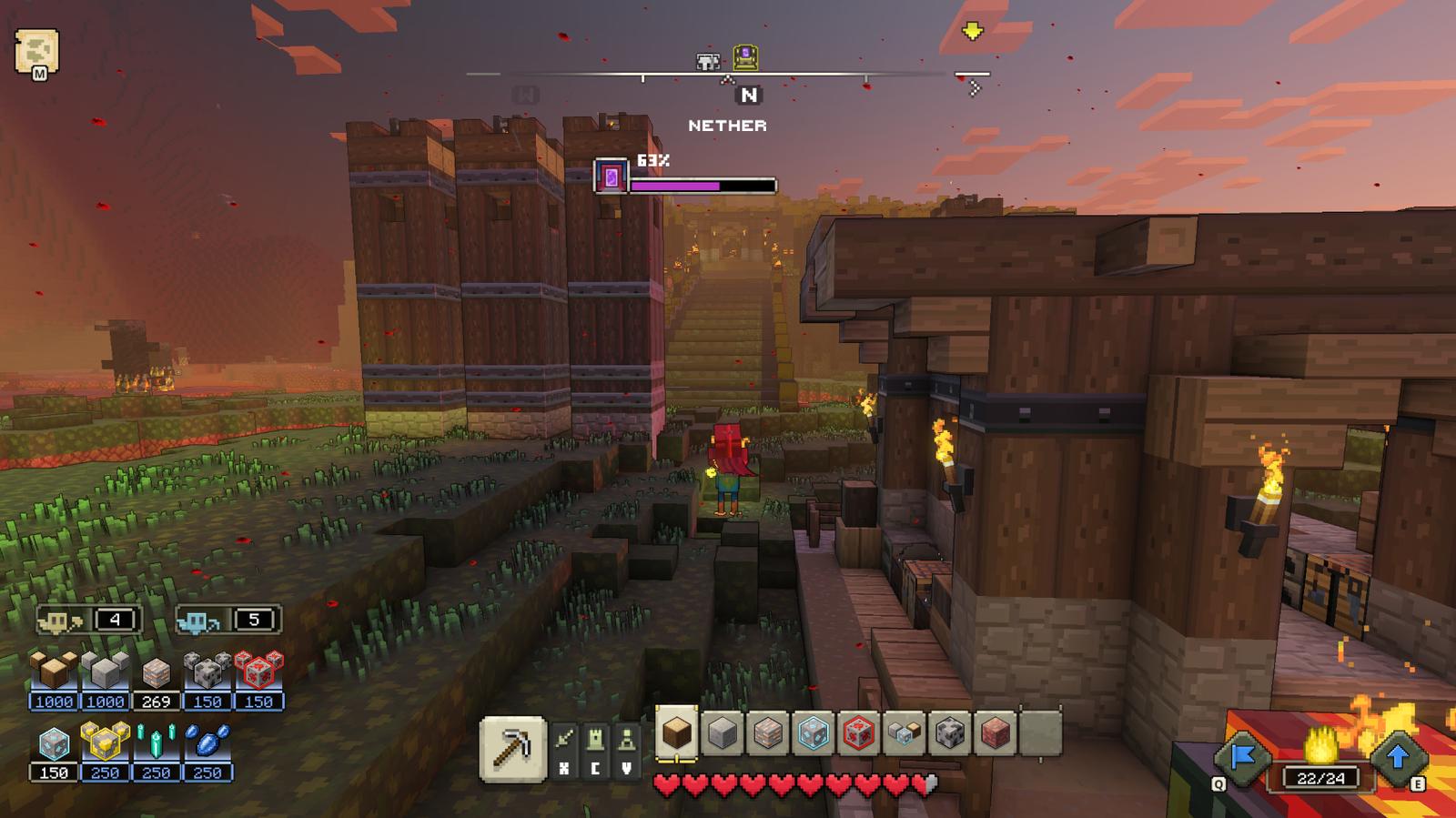The width and height of the screenshot is (1456, 818).
Task: Activate the blue arrow charge command
Action: pos(1398,757)
